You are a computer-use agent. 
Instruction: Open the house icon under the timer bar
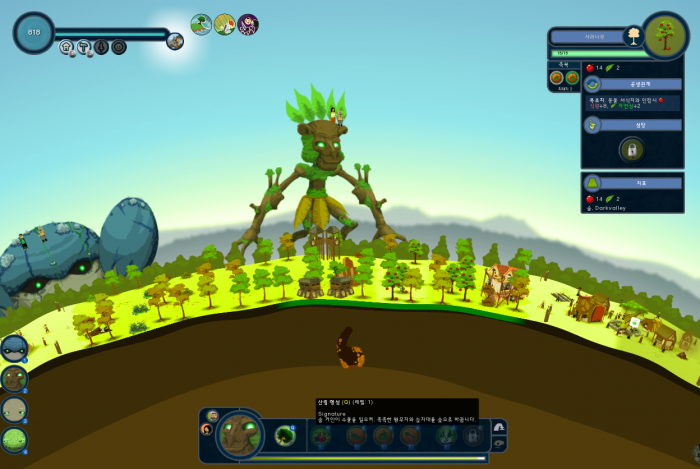coord(66,47)
